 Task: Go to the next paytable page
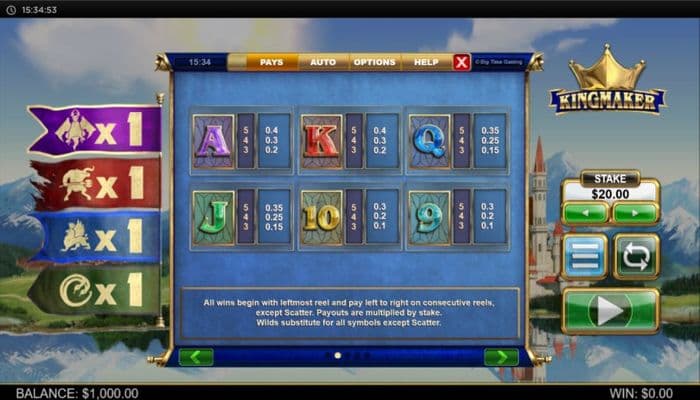pos(501,357)
